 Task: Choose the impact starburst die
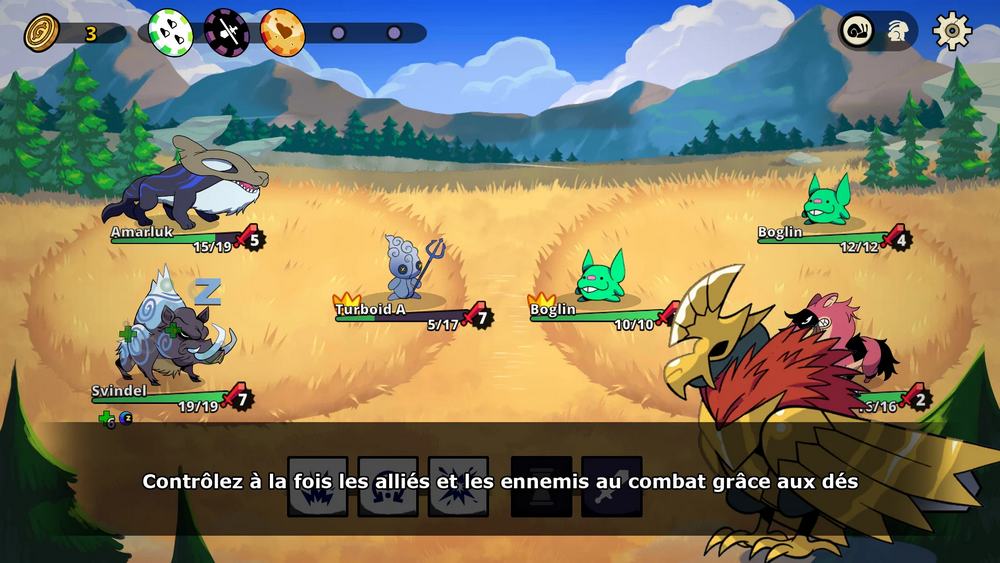pos(458,487)
